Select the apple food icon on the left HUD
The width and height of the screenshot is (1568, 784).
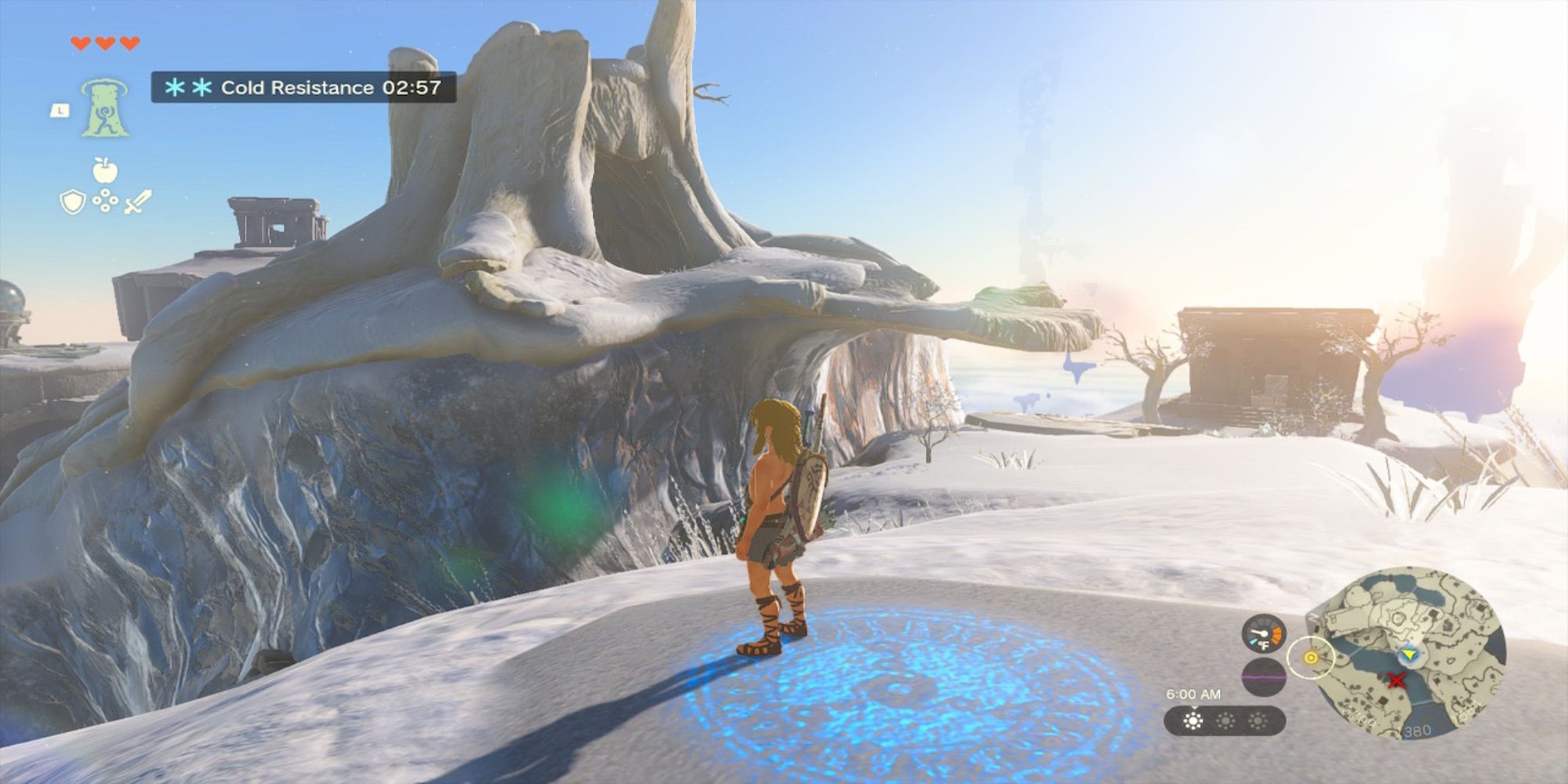[x=105, y=169]
